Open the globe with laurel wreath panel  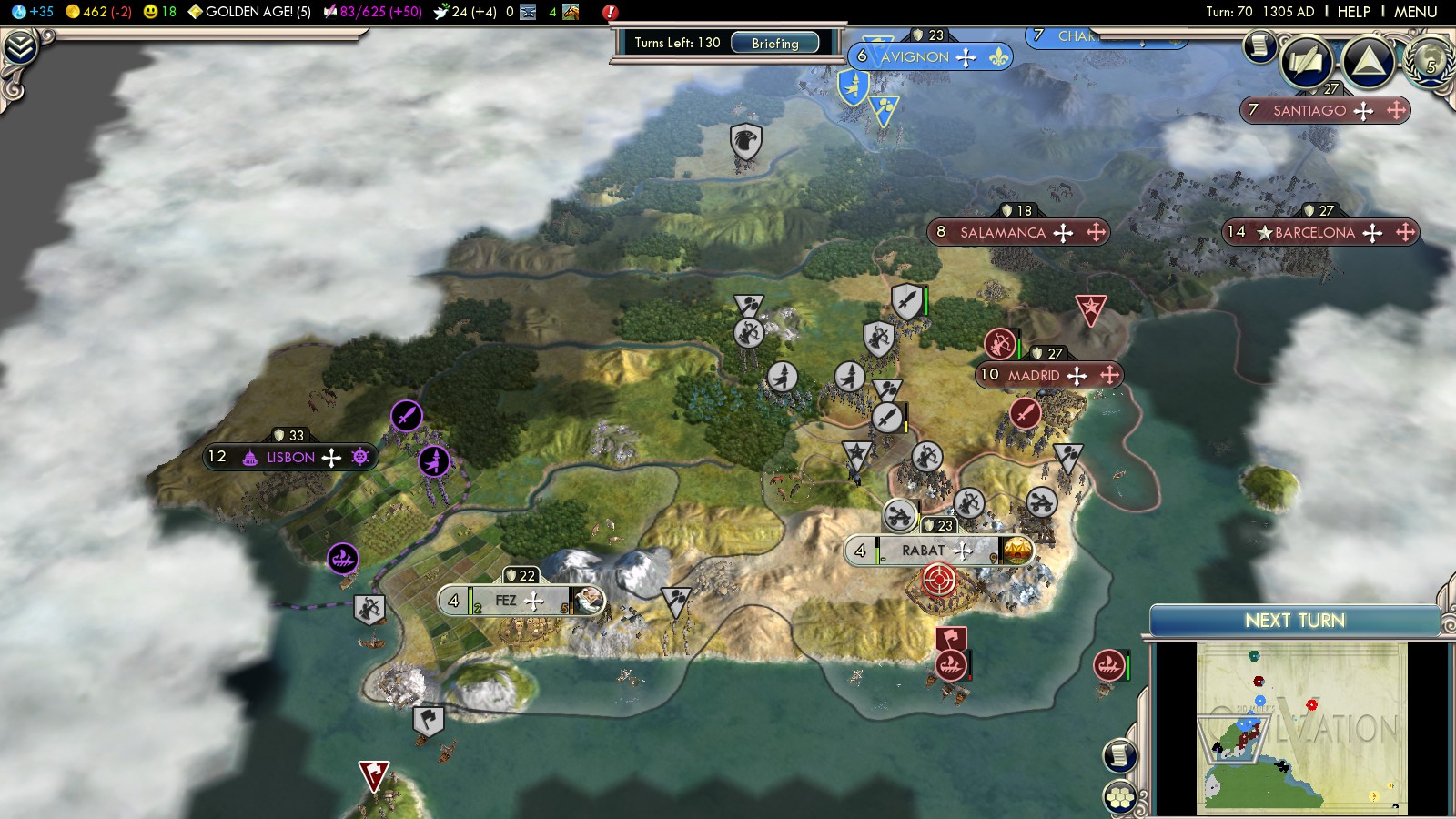[x=1431, y=60]
